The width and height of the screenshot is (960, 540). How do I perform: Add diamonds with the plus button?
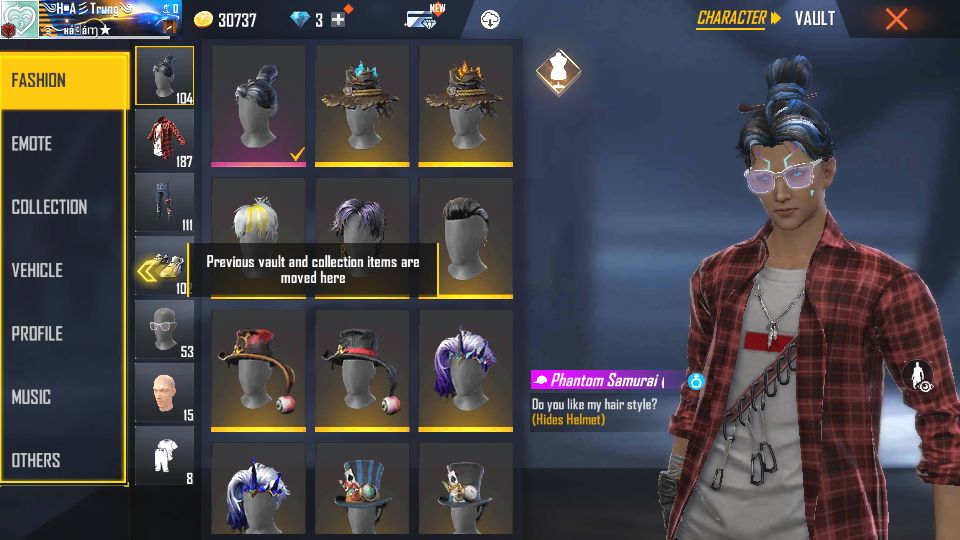(338, 19)
